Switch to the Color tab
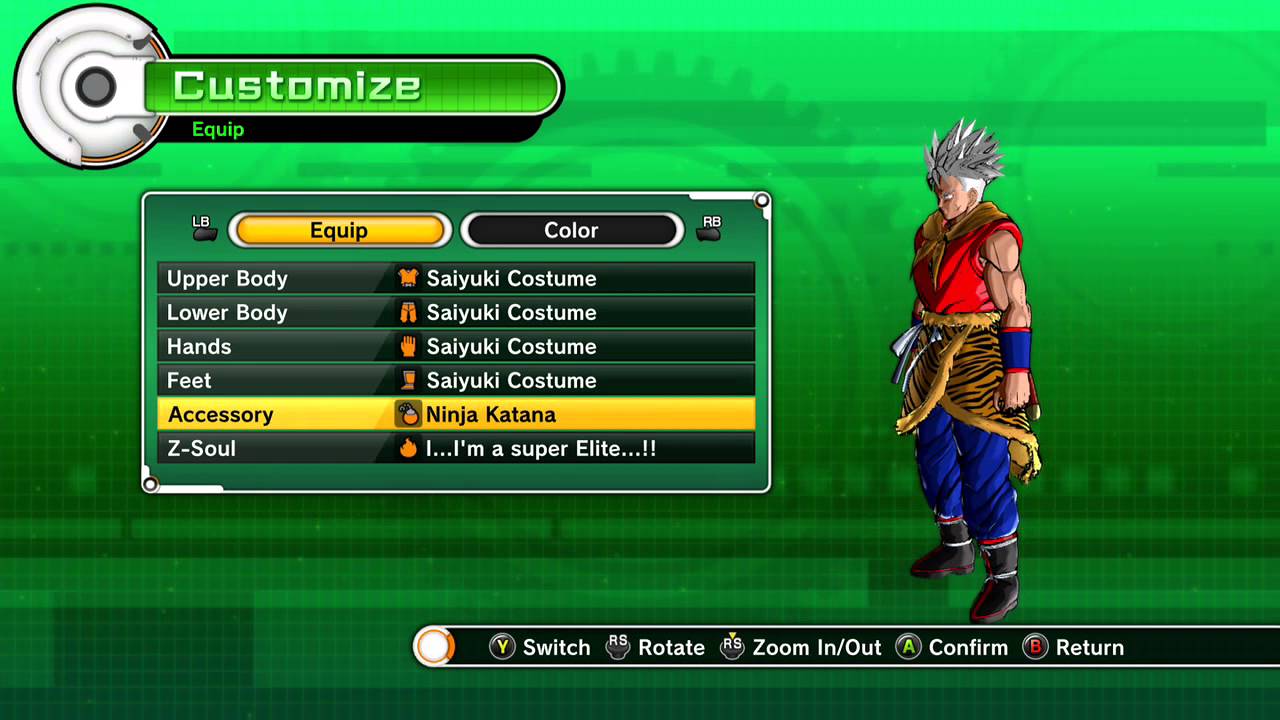The width and height of the screenshot is (1280, 720). tap(571, 230)
